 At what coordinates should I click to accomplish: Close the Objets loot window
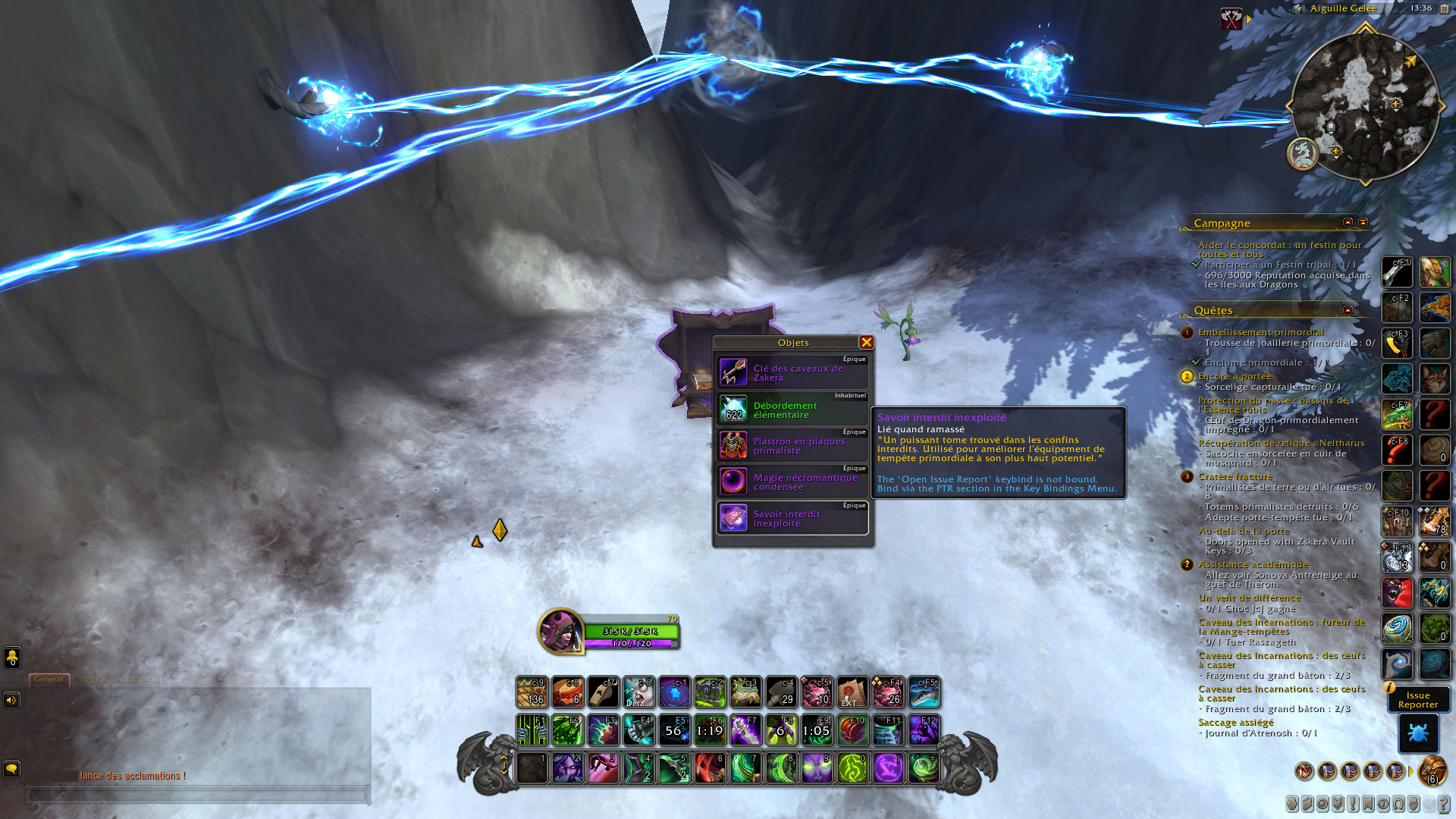(x=866, y=343)
